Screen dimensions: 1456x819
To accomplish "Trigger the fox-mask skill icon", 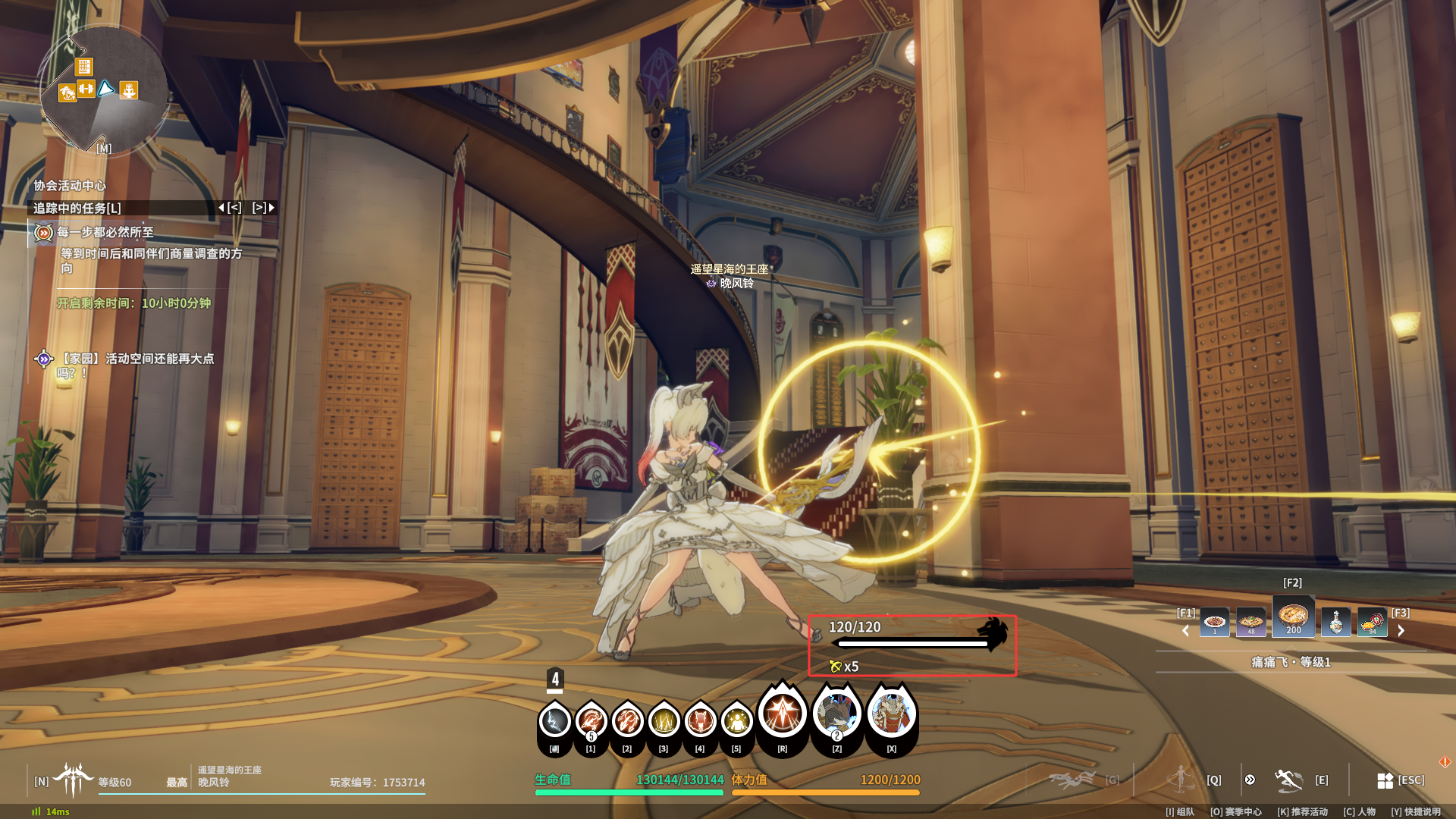I will point(700,720).
